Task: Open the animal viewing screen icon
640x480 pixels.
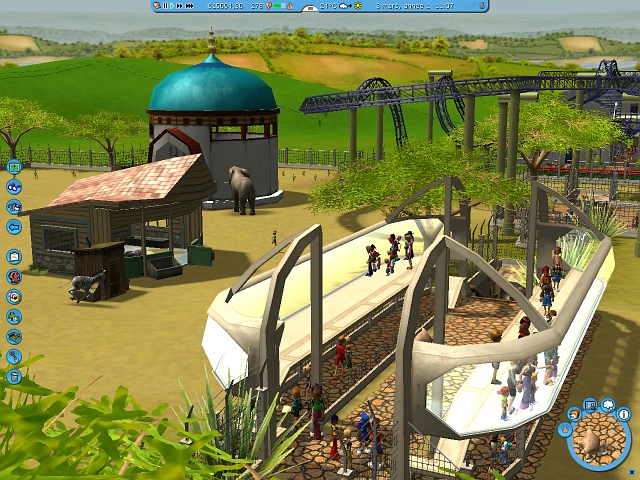Action: (591, 405)
